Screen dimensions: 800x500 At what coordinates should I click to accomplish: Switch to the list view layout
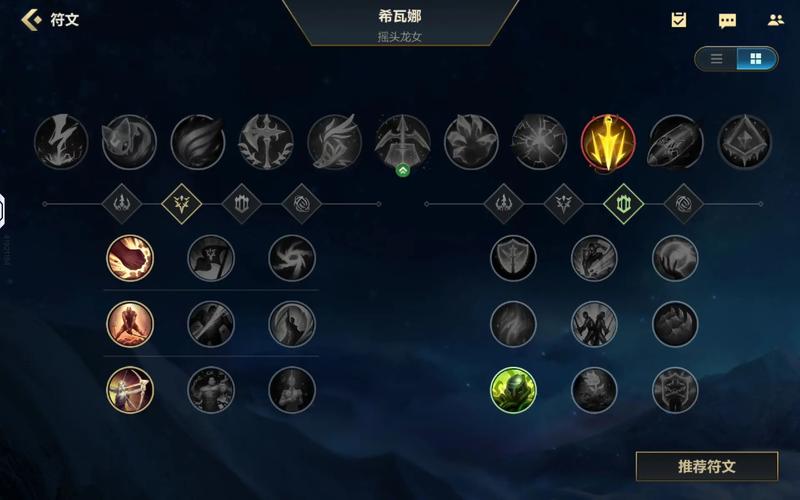tap(716, 59)
